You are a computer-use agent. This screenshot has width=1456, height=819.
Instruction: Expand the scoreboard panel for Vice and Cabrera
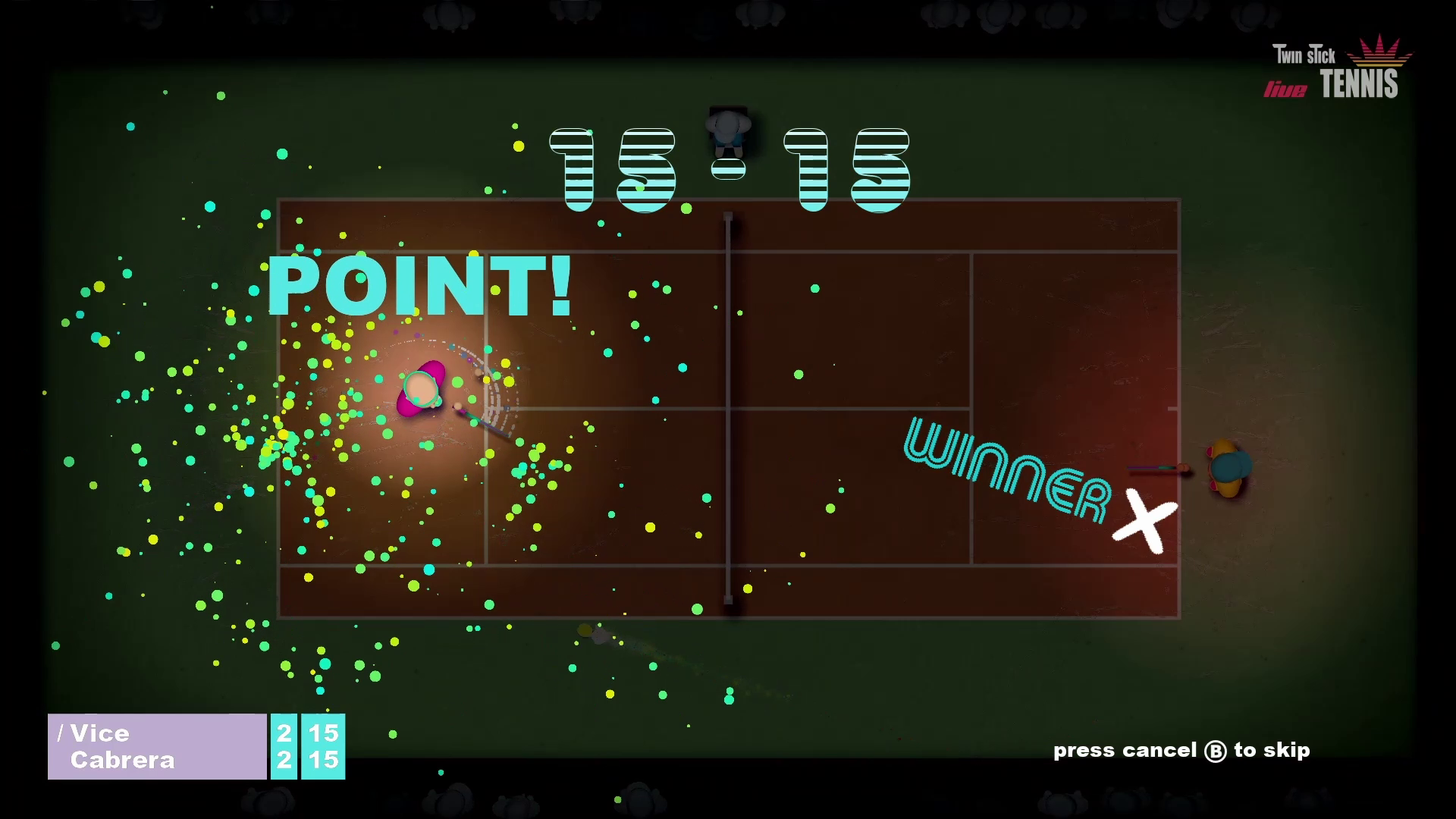[x=155, y=747]
